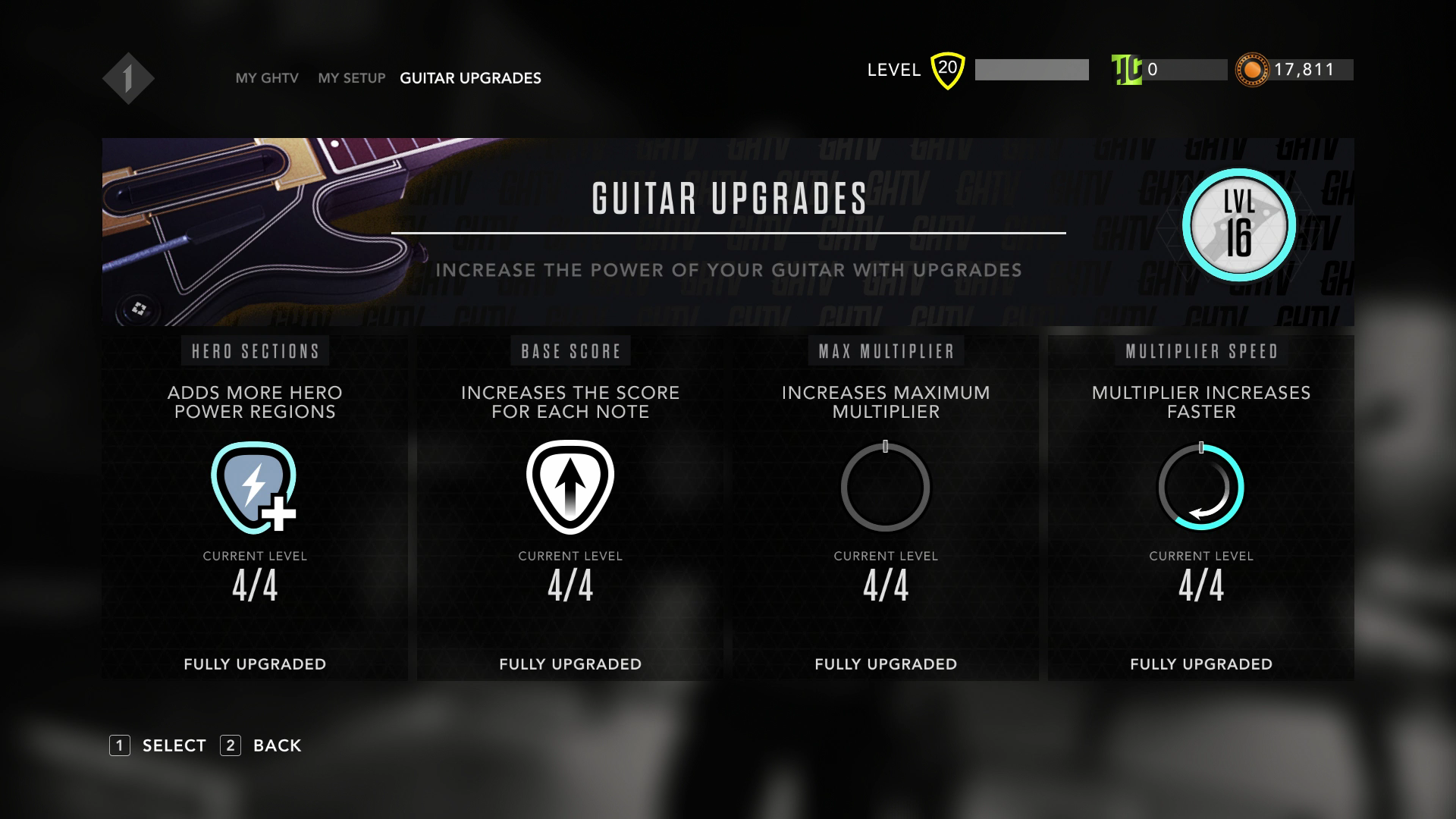Open the coin balance icon

pos(1252,70)
